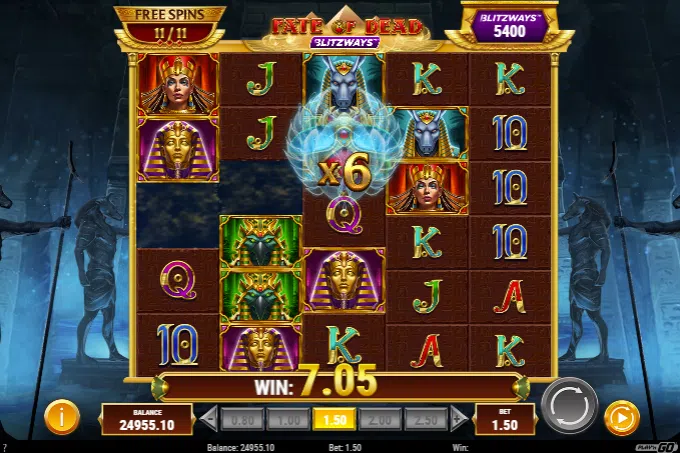Select the 0.80 bet amount
680x453 pixels.
pyautogui.click(x=242, y=417)
